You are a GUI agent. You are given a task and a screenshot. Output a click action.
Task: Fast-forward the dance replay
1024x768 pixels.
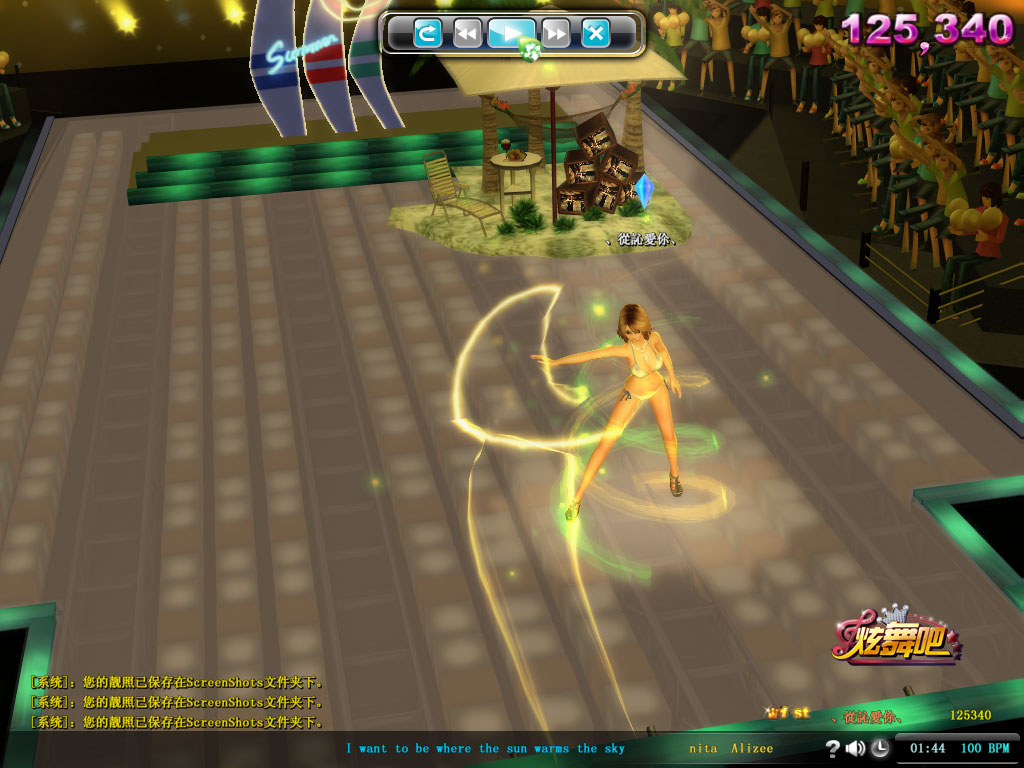pos(556,34)
